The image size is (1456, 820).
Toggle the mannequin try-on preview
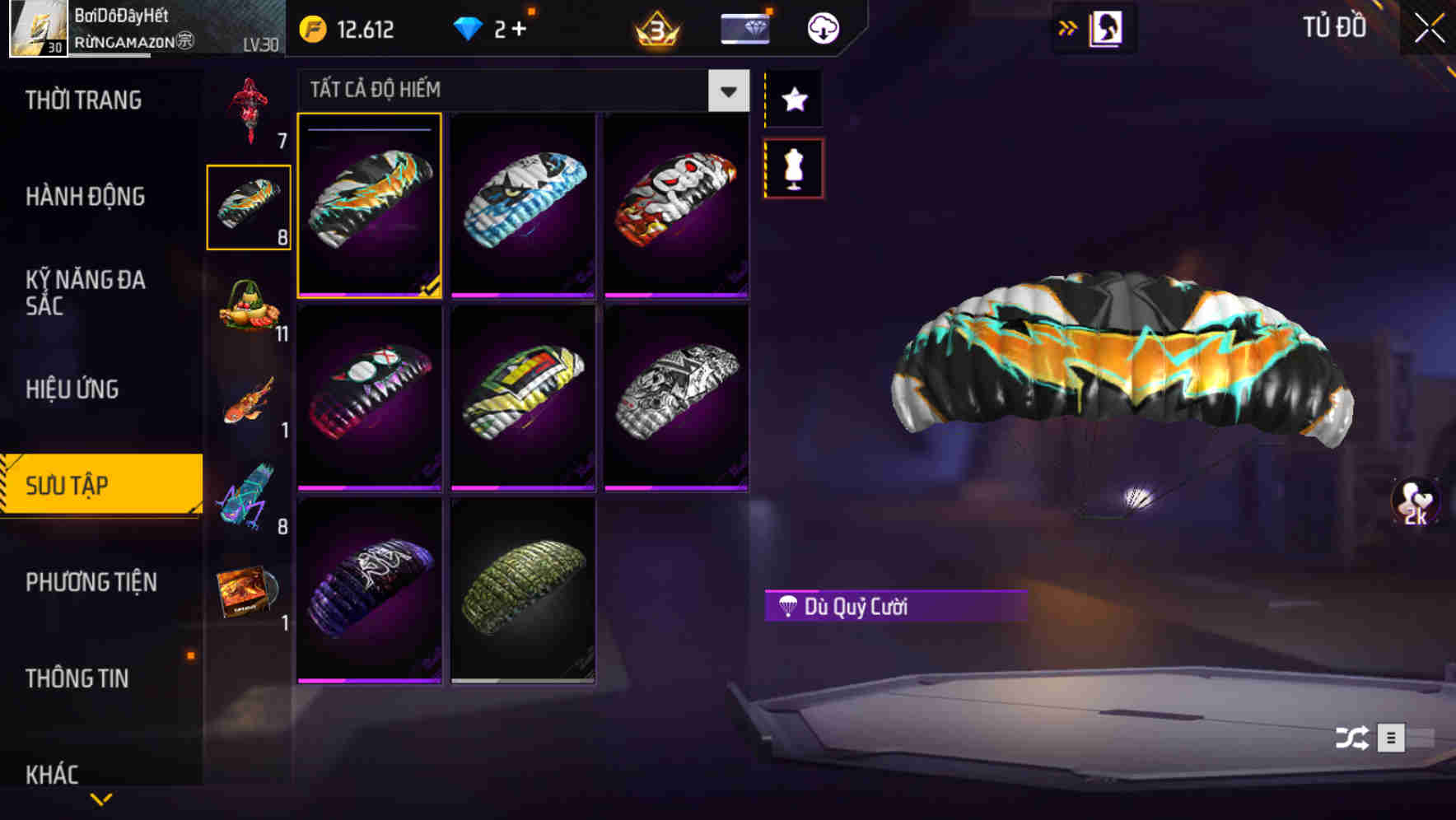pyautogui.click(x=793, y=169)
